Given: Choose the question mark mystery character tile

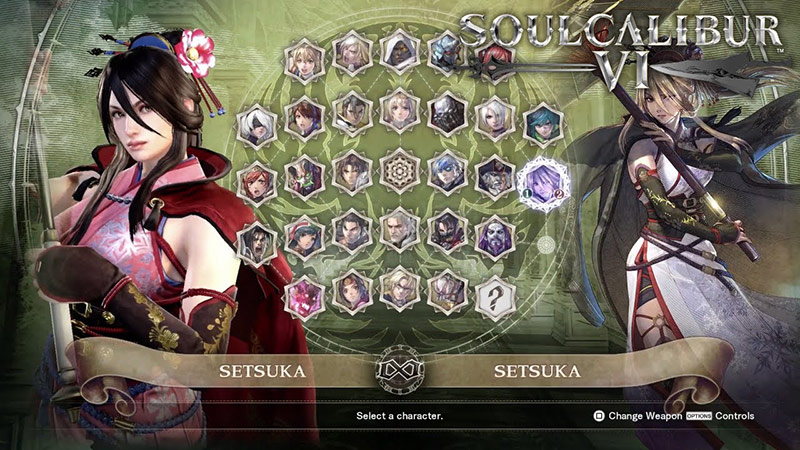Looking at the screenshot, I should (496, 296).
